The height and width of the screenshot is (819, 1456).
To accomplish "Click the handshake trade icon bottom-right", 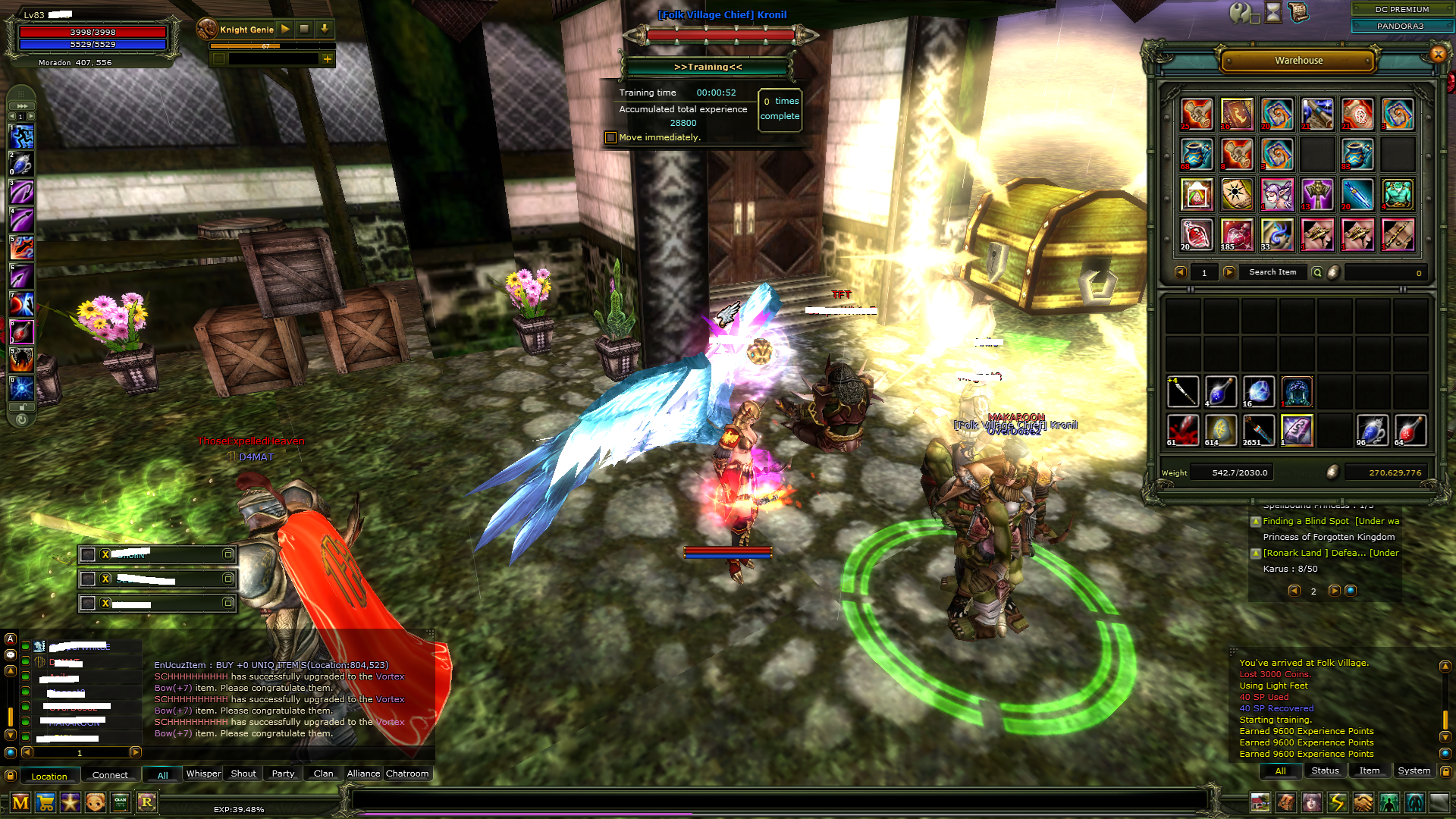I will click(x=1361, y=802).
